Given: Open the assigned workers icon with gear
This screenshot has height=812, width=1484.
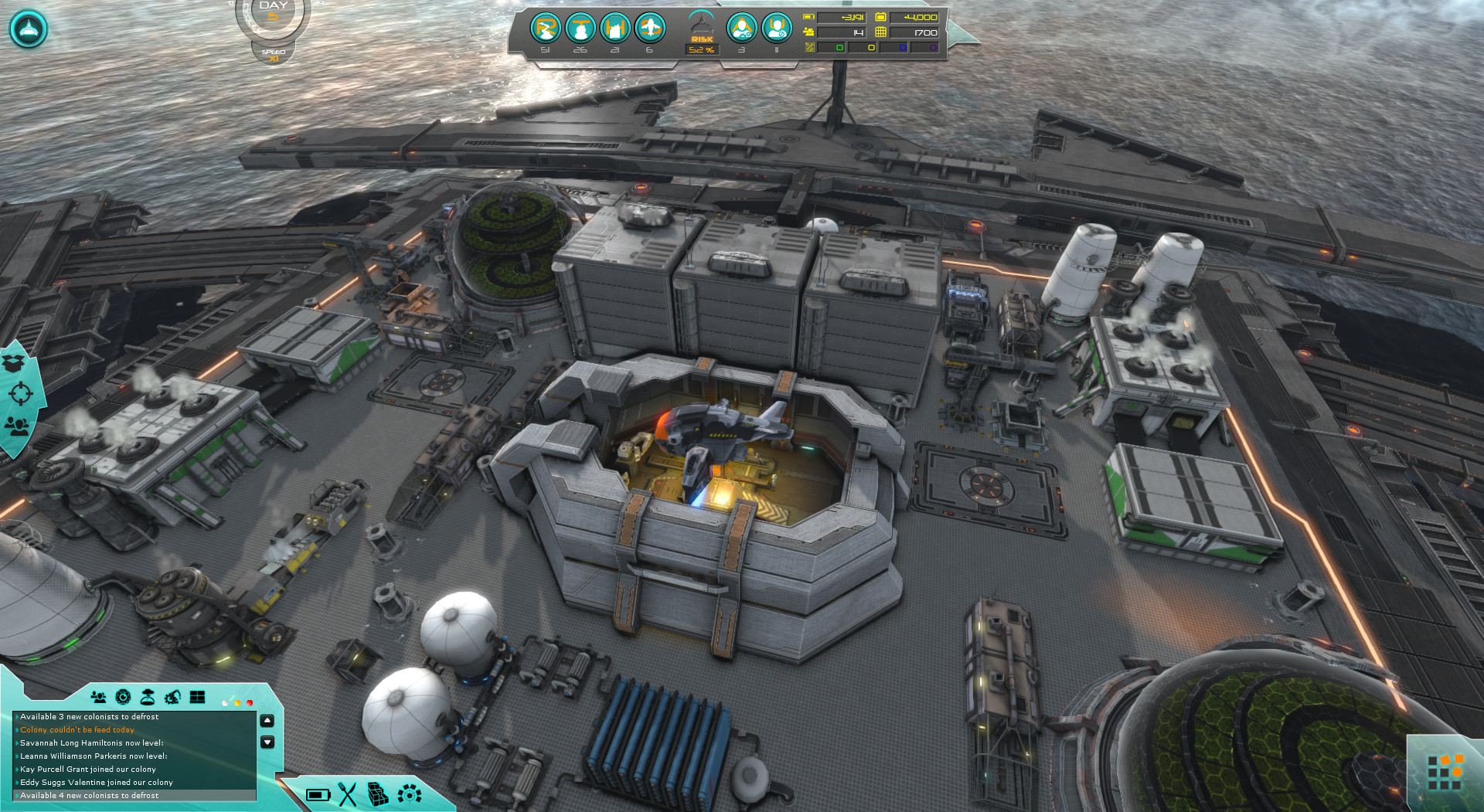Looking at the screenshot, I should 742,29.
